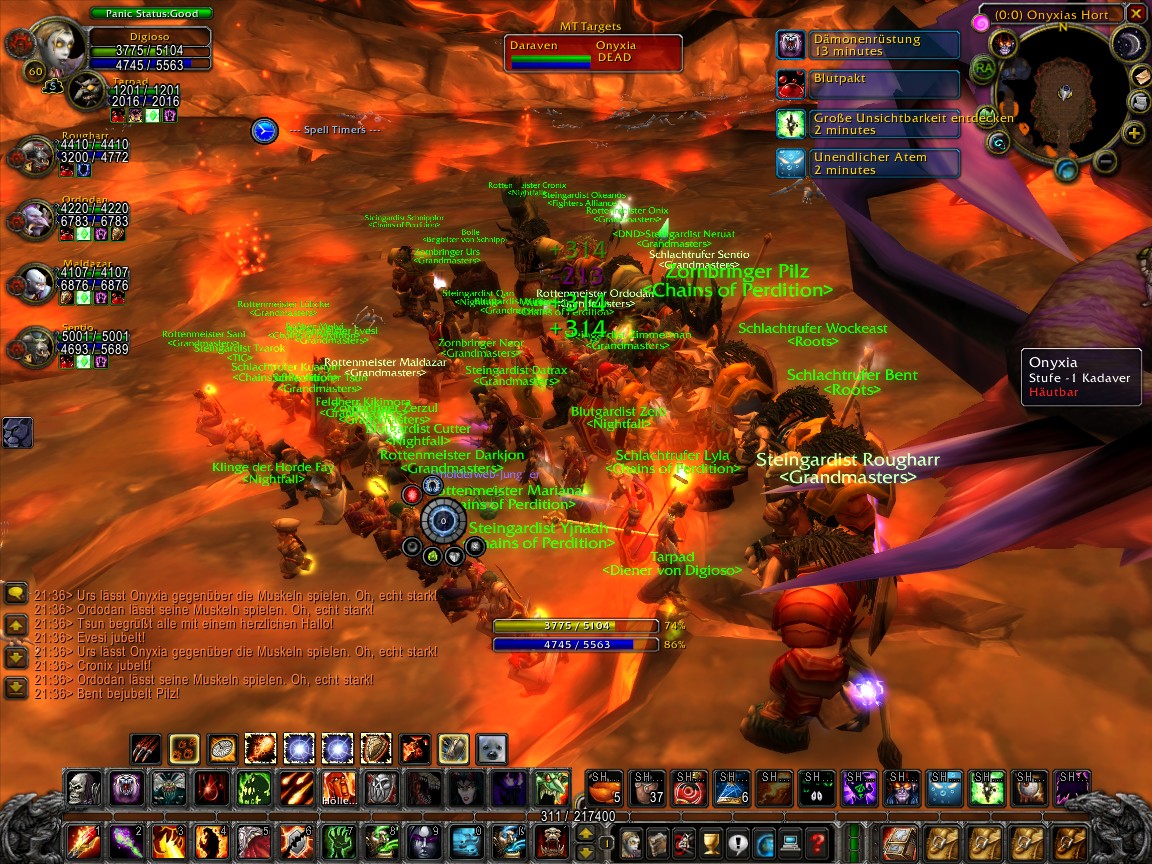This screenshot has width=1152, height=864.
Task: Zoom out the minimap with the minus button
Action: click(x=1105, y=160)
